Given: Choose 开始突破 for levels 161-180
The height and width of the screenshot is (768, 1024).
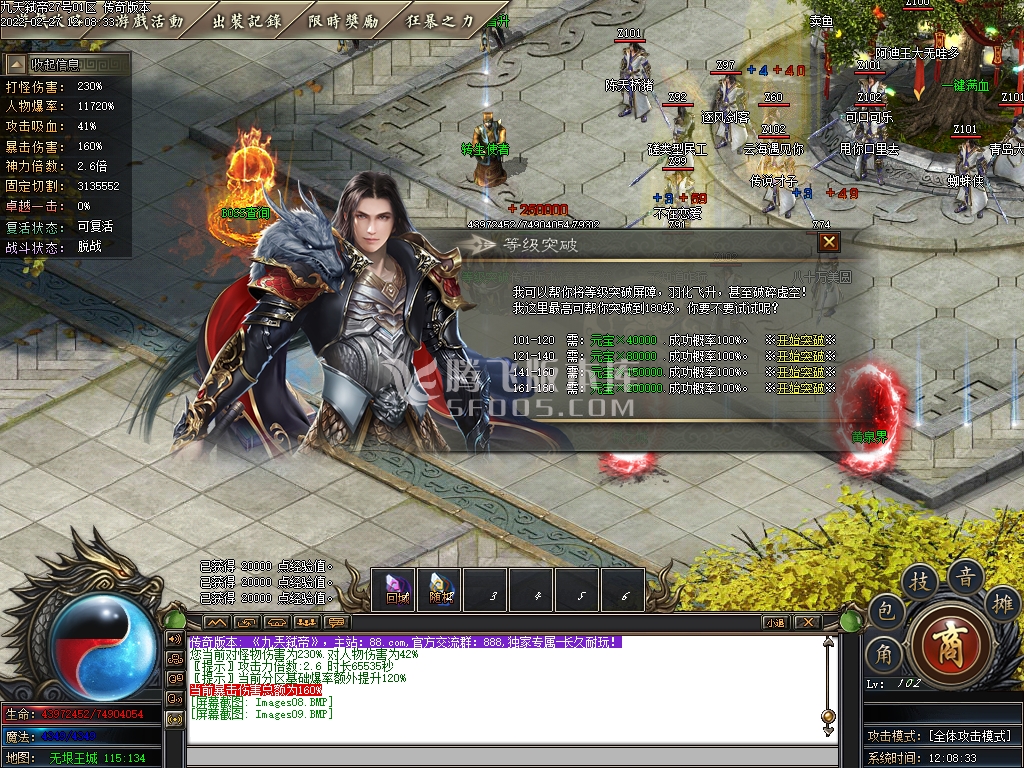Looking at the screenshot, I should pyautogui.click(x=799, y=388).
